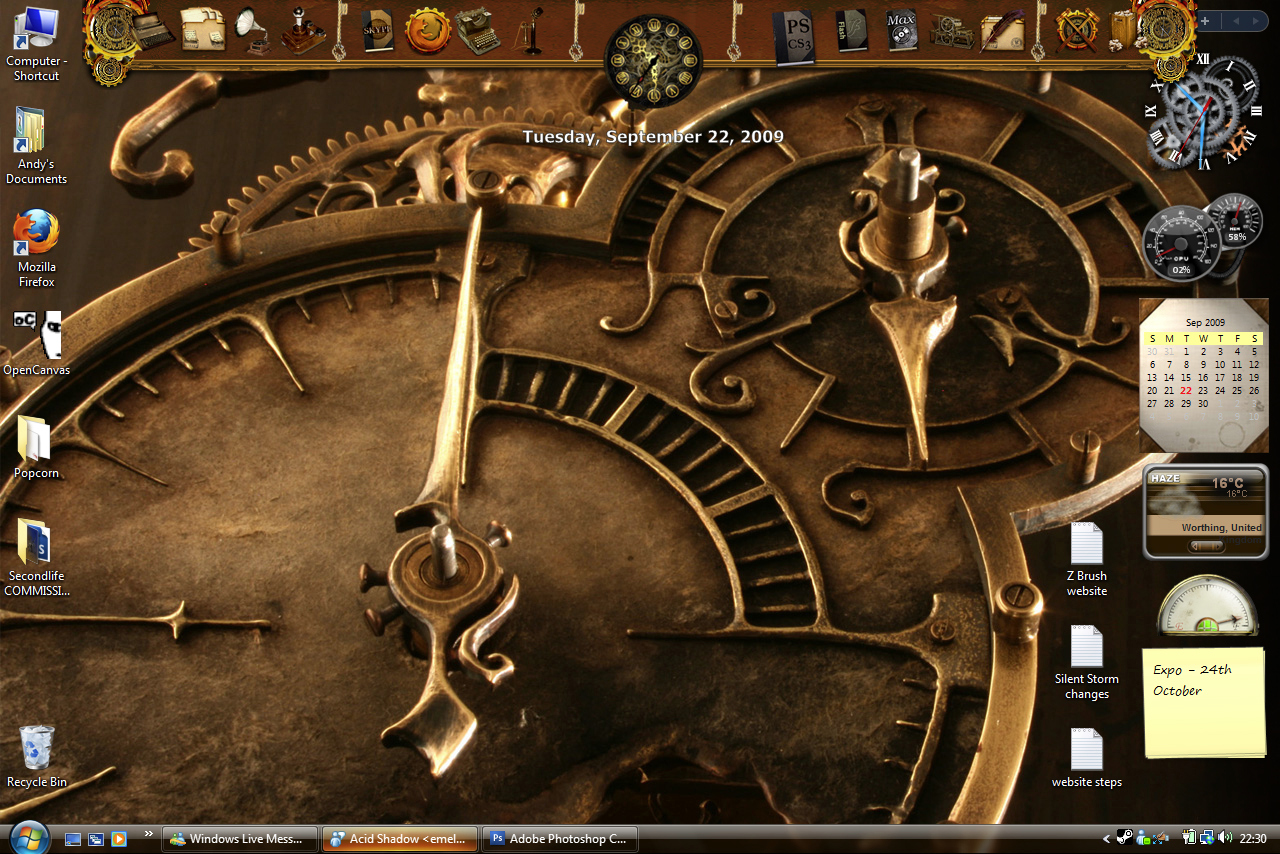1280x854 pixels.
Task: Open Andy's Documents folder
Action: pos(33,131)
